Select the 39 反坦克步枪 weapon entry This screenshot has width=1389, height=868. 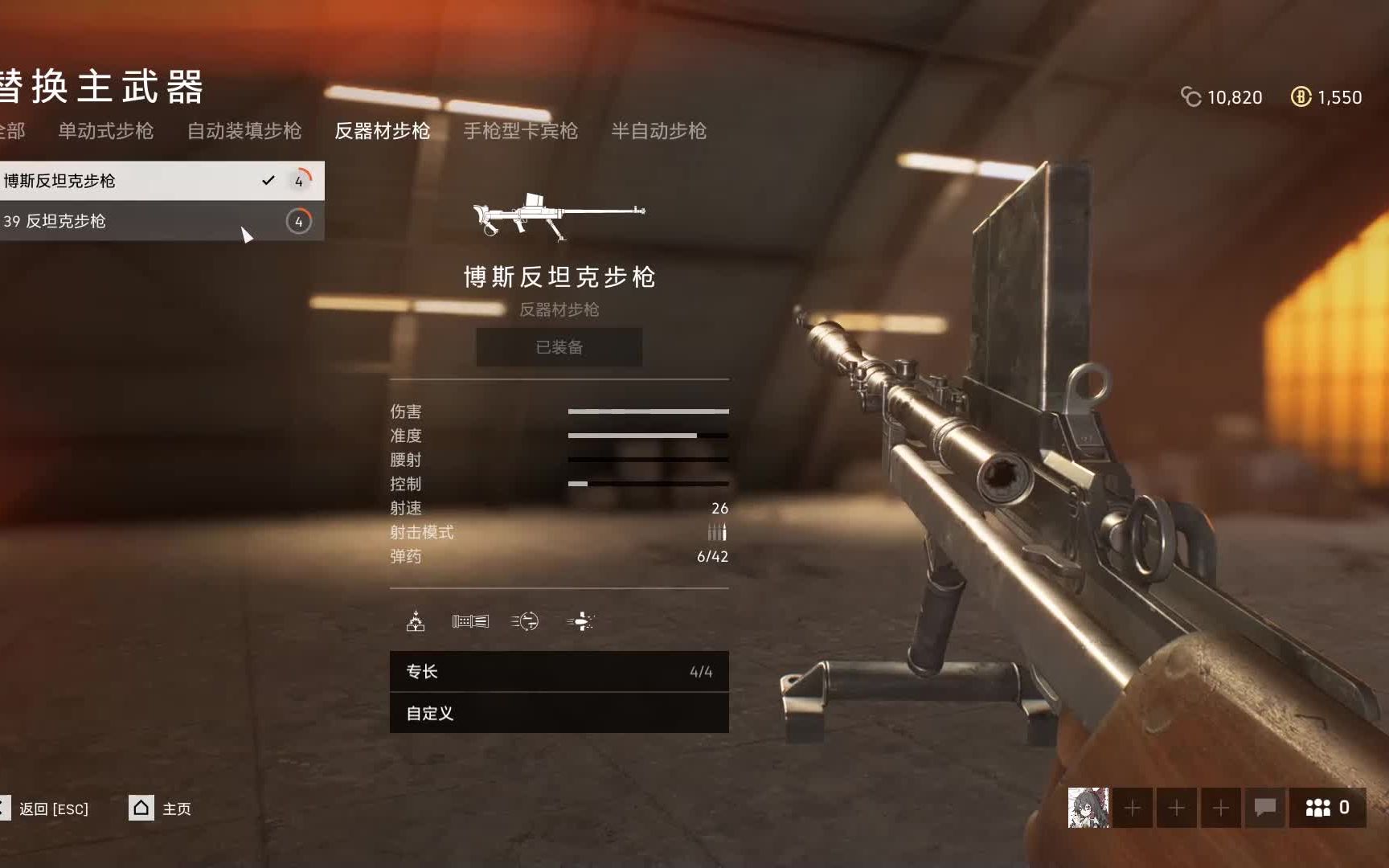[121, 222]
